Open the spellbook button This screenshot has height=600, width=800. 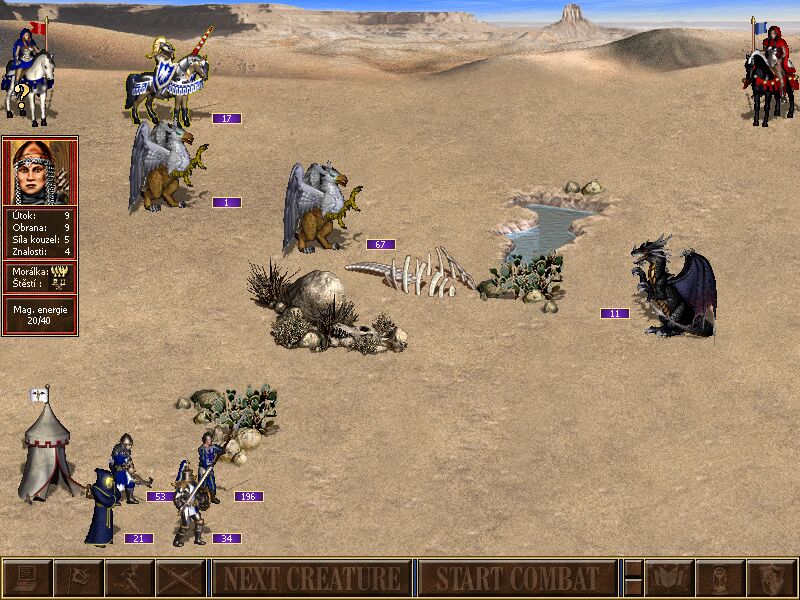669,578
